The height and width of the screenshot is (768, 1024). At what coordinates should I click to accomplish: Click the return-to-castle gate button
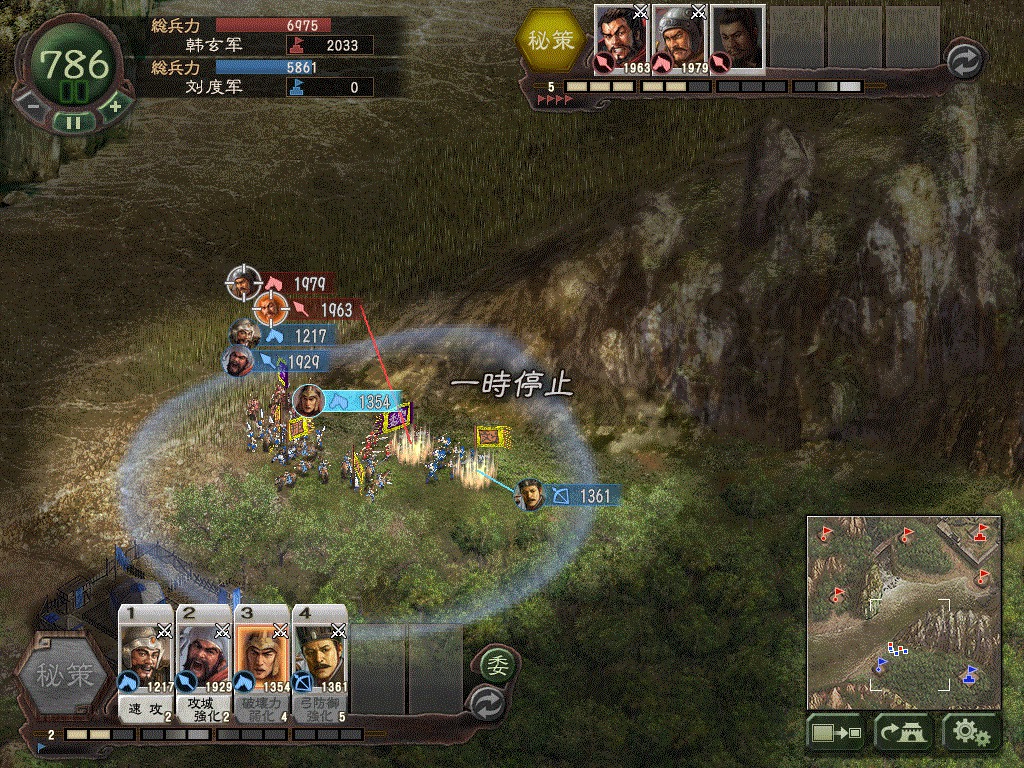click(x=903, y=734)
